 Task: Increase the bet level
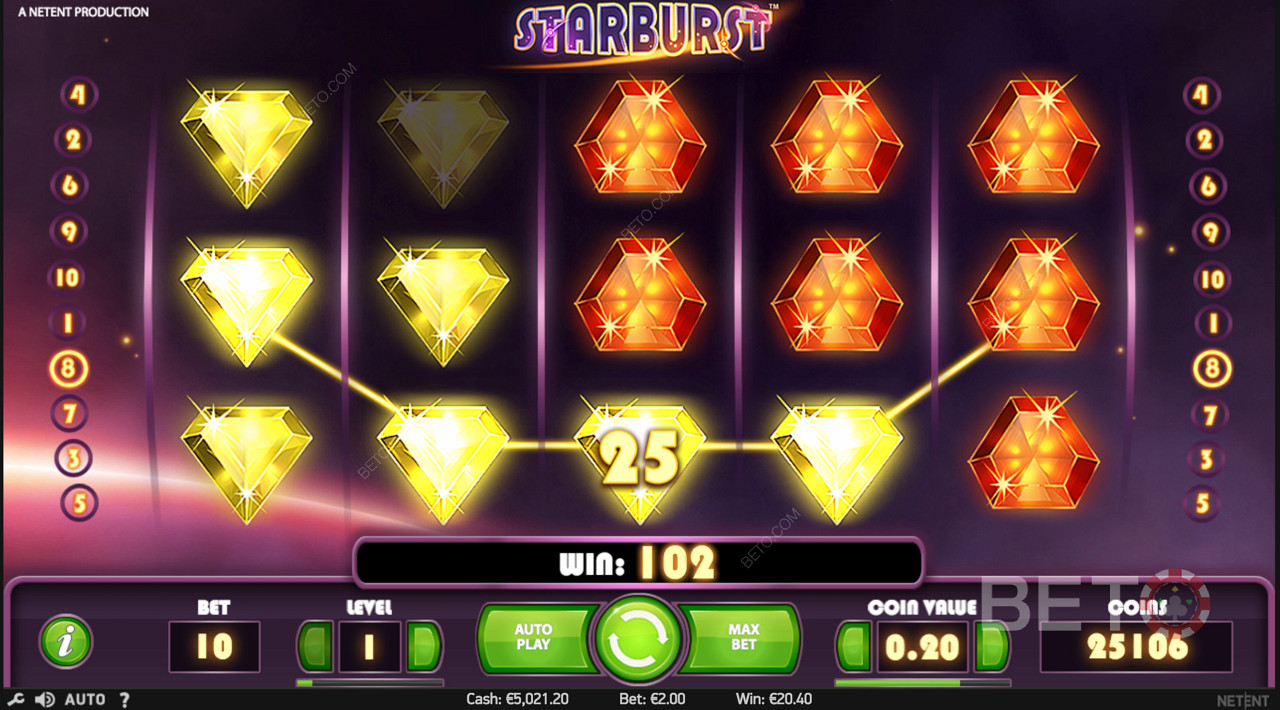click(424, 647)
